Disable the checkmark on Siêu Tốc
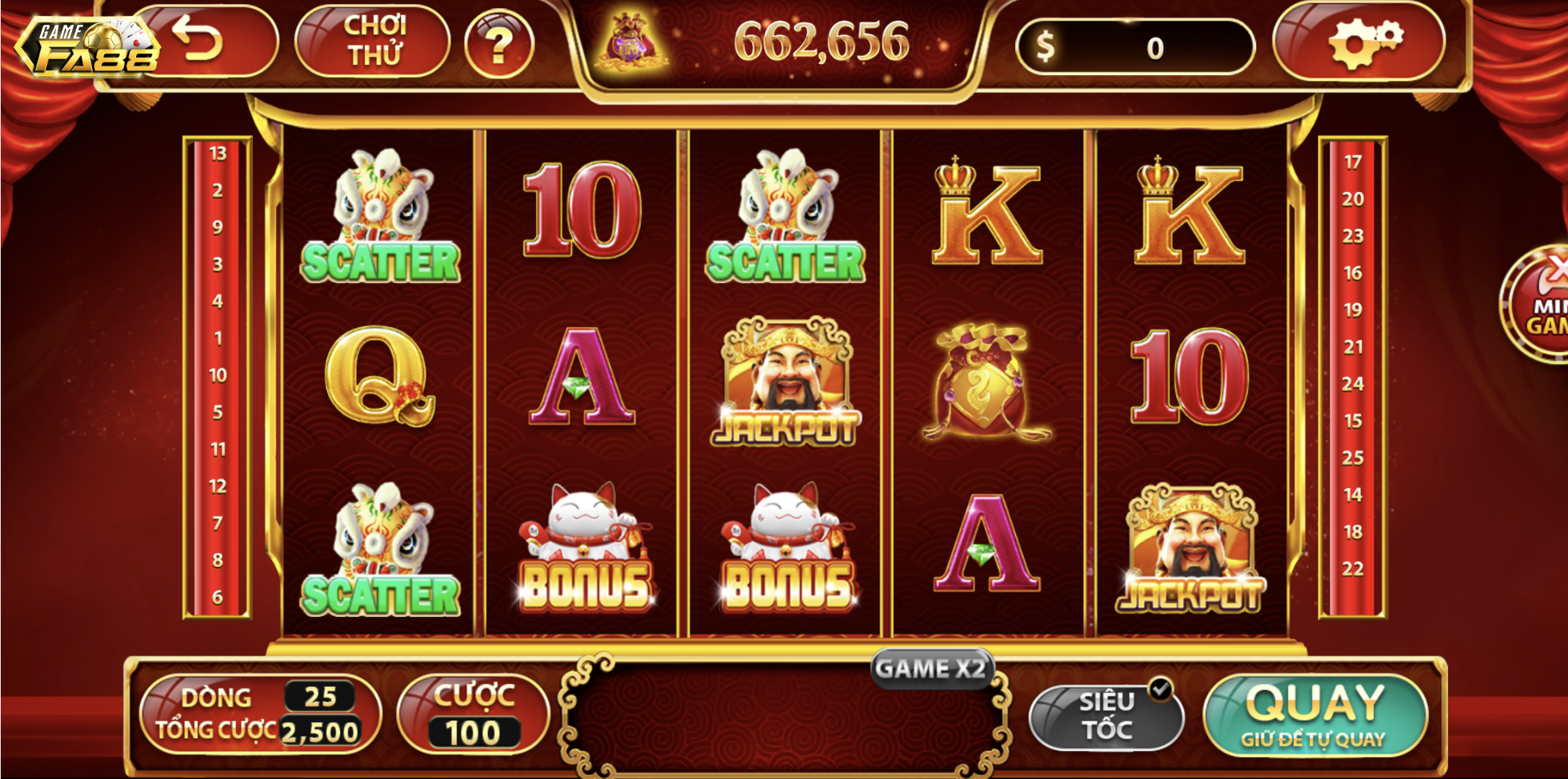 (1159, 687)
